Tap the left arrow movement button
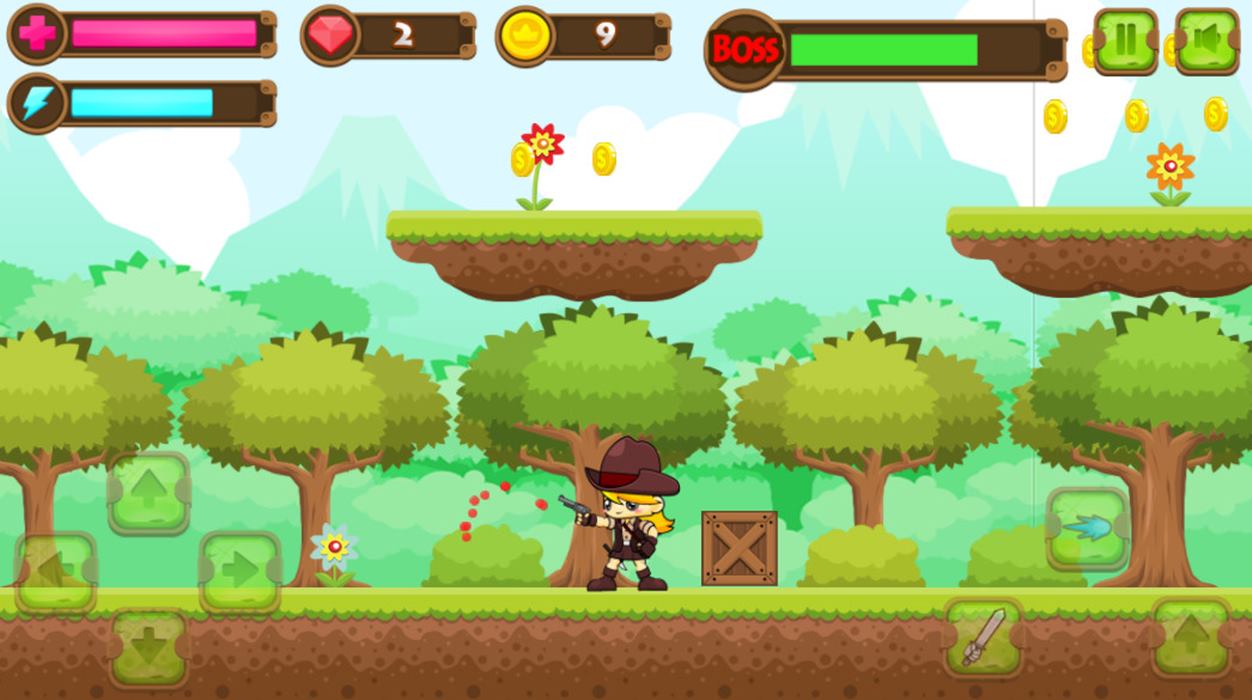Screen dimensions: 1252x700 (55, 571)
